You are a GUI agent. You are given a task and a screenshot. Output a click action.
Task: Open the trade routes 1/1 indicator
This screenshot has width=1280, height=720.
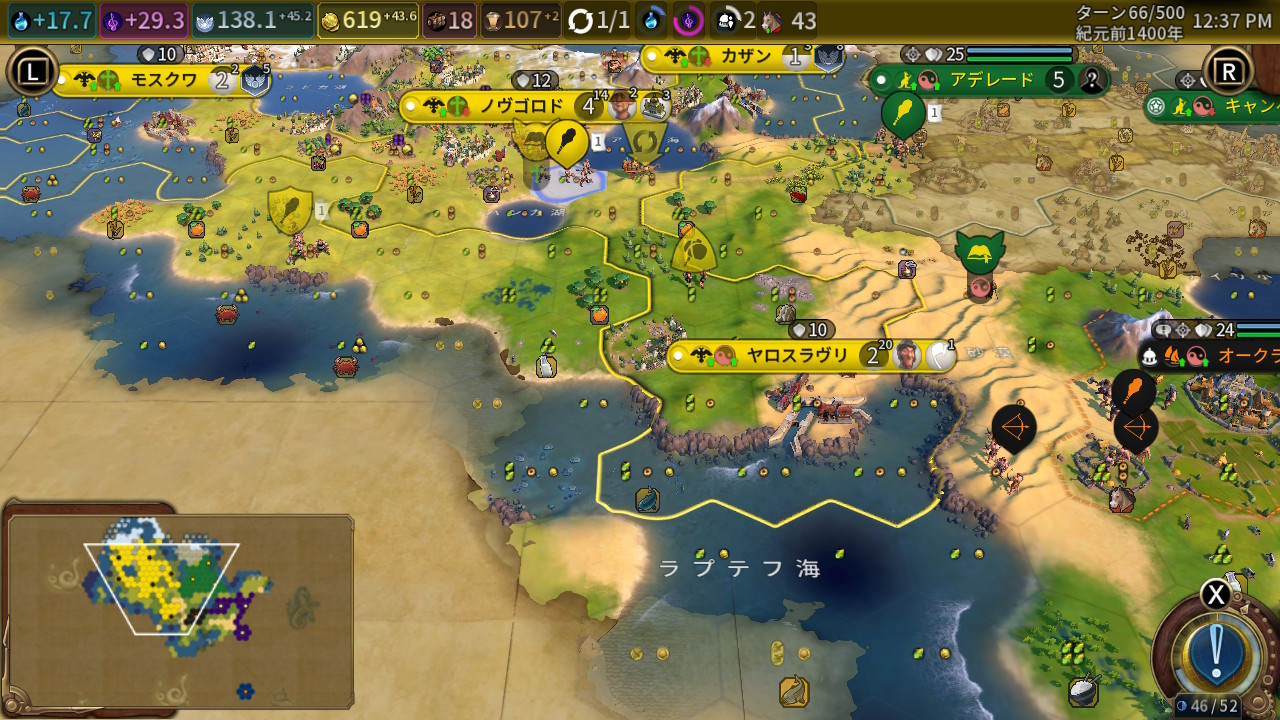click(x=600, y=21)
